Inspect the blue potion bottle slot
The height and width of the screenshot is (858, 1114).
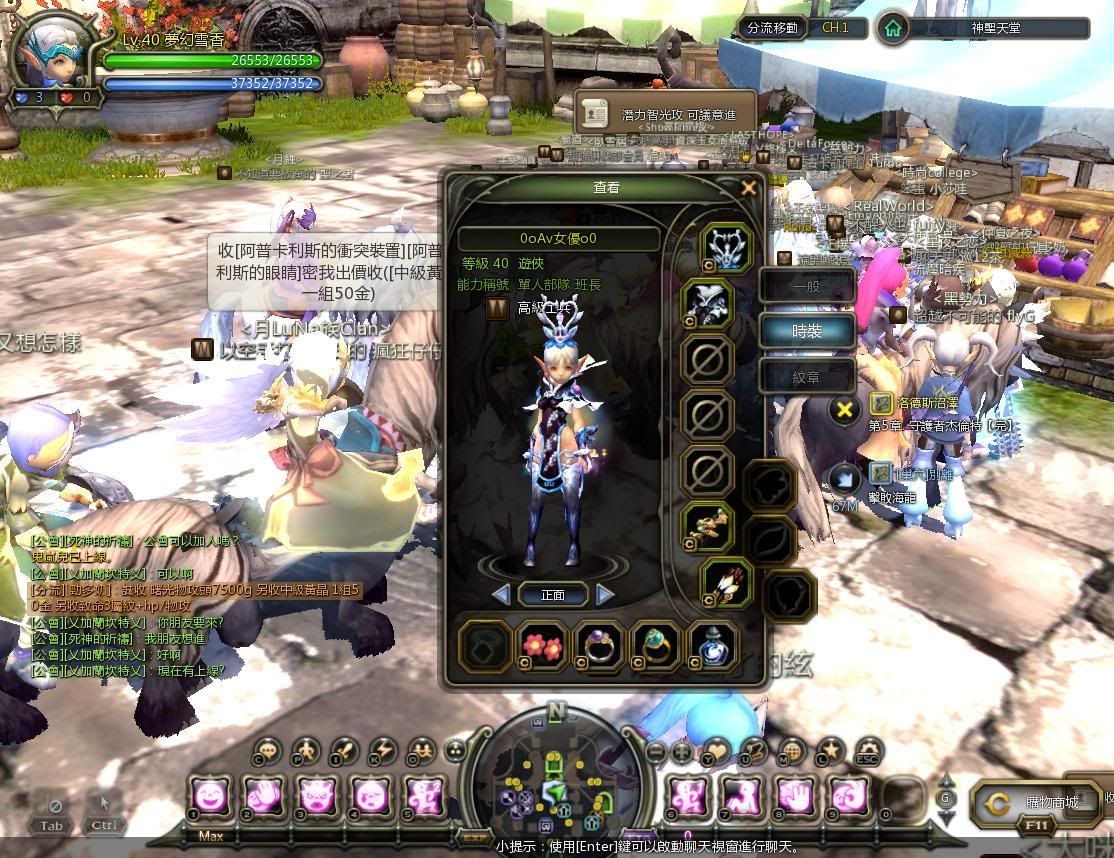pos(714,645)
